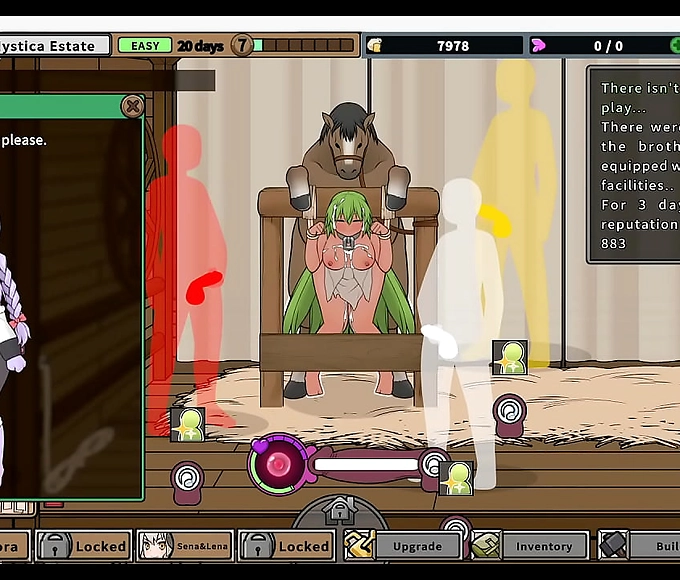Close the dialogue panel with the X

click(x=132, y=105)
